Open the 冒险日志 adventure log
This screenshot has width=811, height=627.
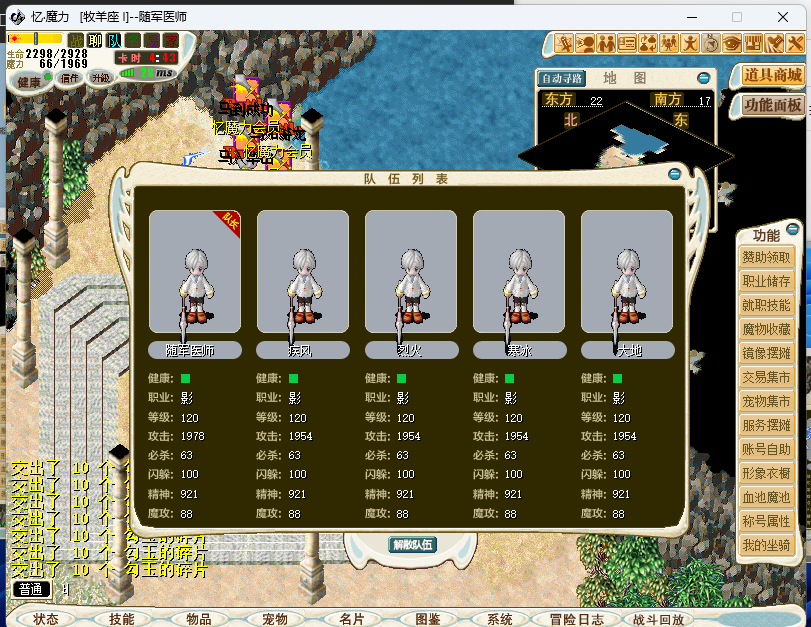577,619
